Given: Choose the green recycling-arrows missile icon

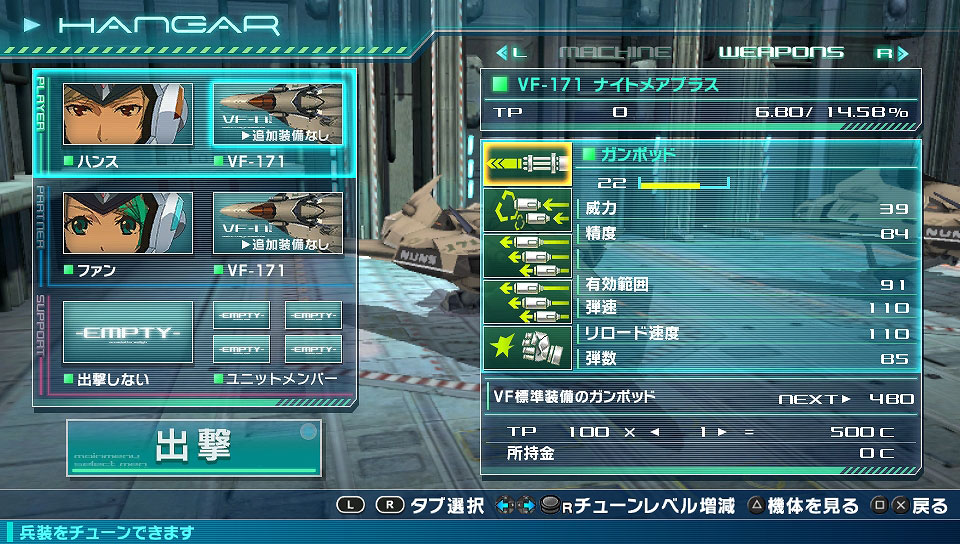Looking at the screenshot, I should 527,210.
